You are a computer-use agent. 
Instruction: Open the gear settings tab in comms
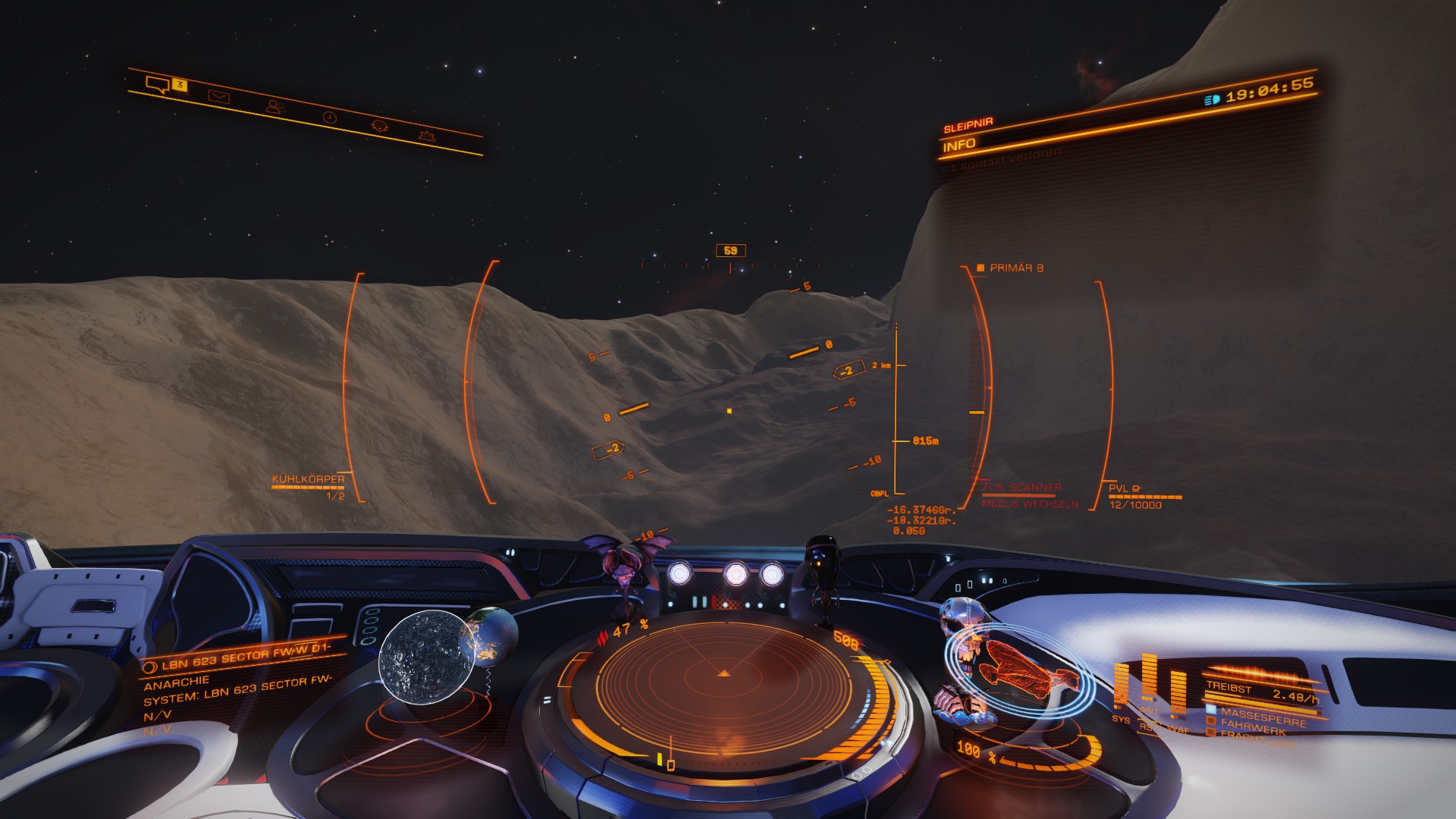tap(427, 136)
